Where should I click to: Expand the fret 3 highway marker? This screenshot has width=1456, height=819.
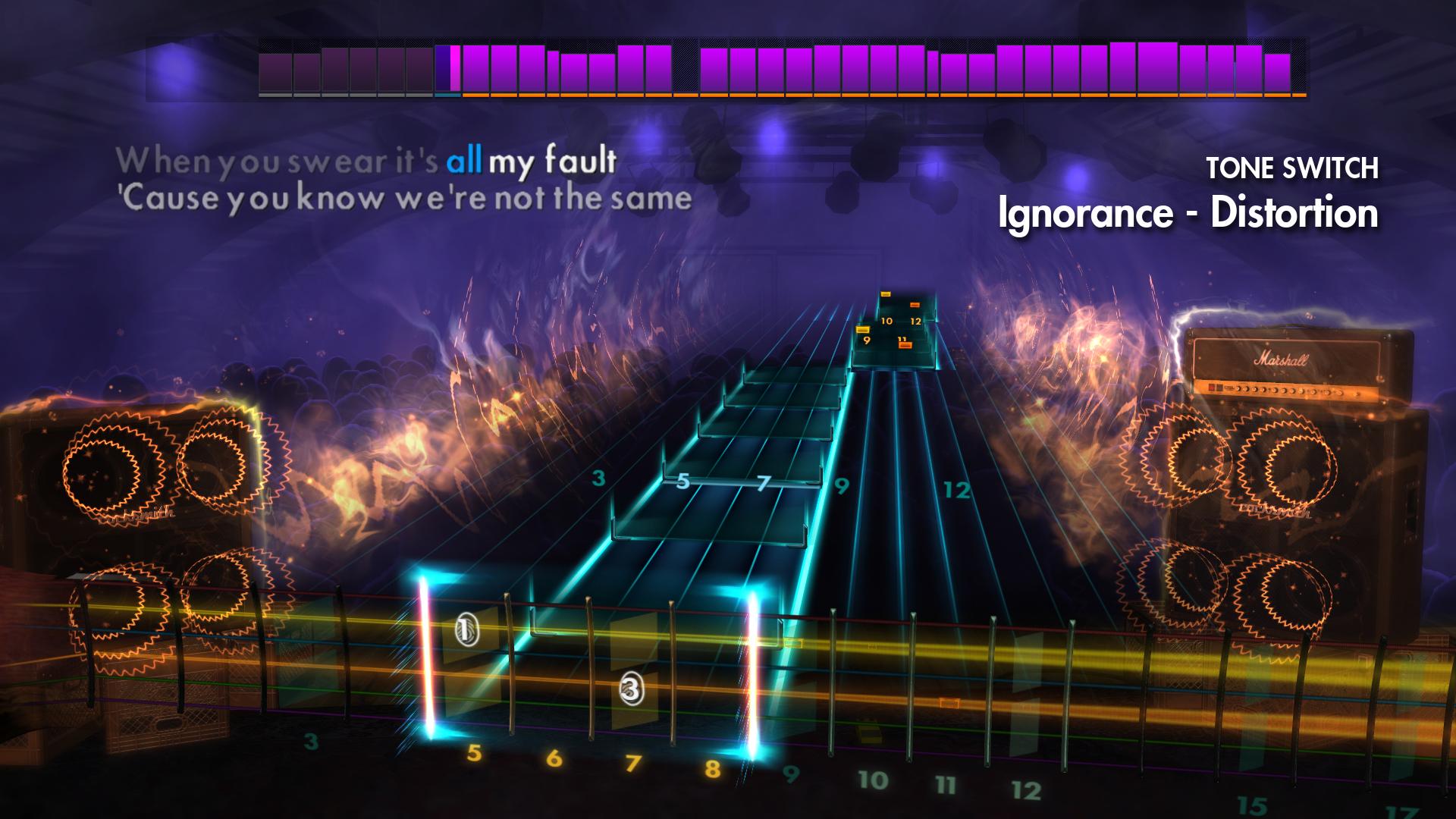tap(599, 478)
